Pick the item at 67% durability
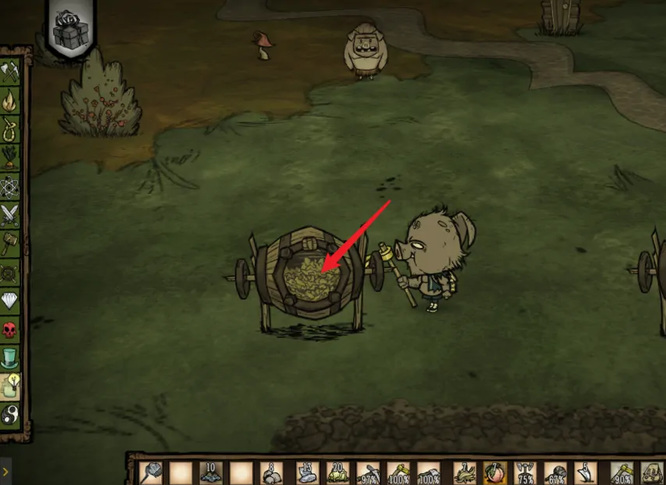Screen dimensions: 666x485 (x=556, y=472)
